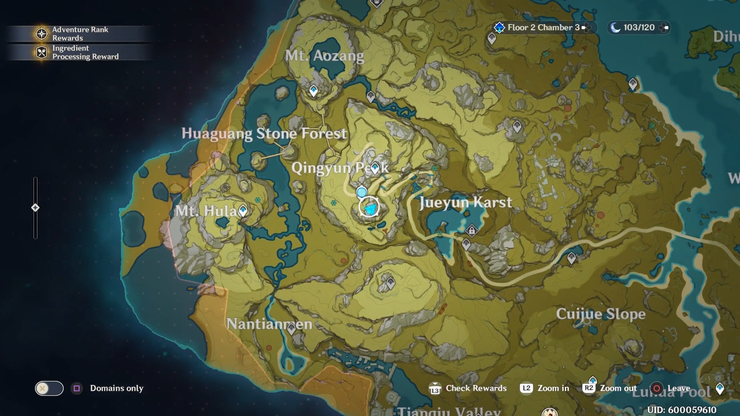Open the Floor 2 Chamber 3 tracker
This screenshot has height=416, width=740.
pyautogui.click(x=540, y=28)
